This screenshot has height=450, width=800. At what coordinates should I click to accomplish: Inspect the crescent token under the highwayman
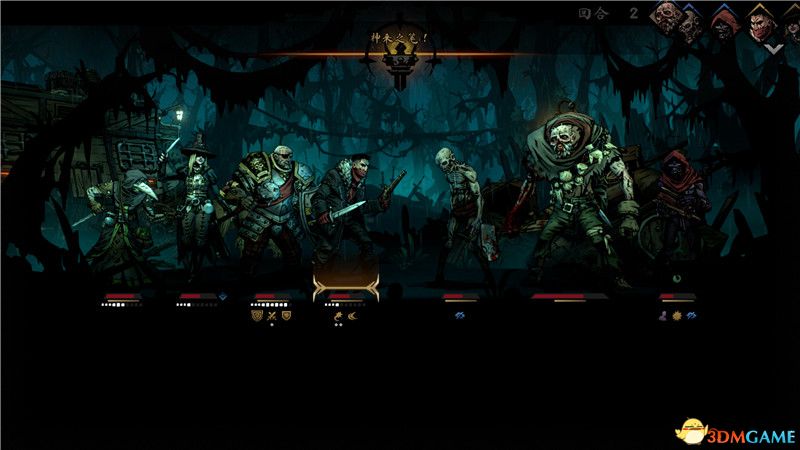point(353,315)
